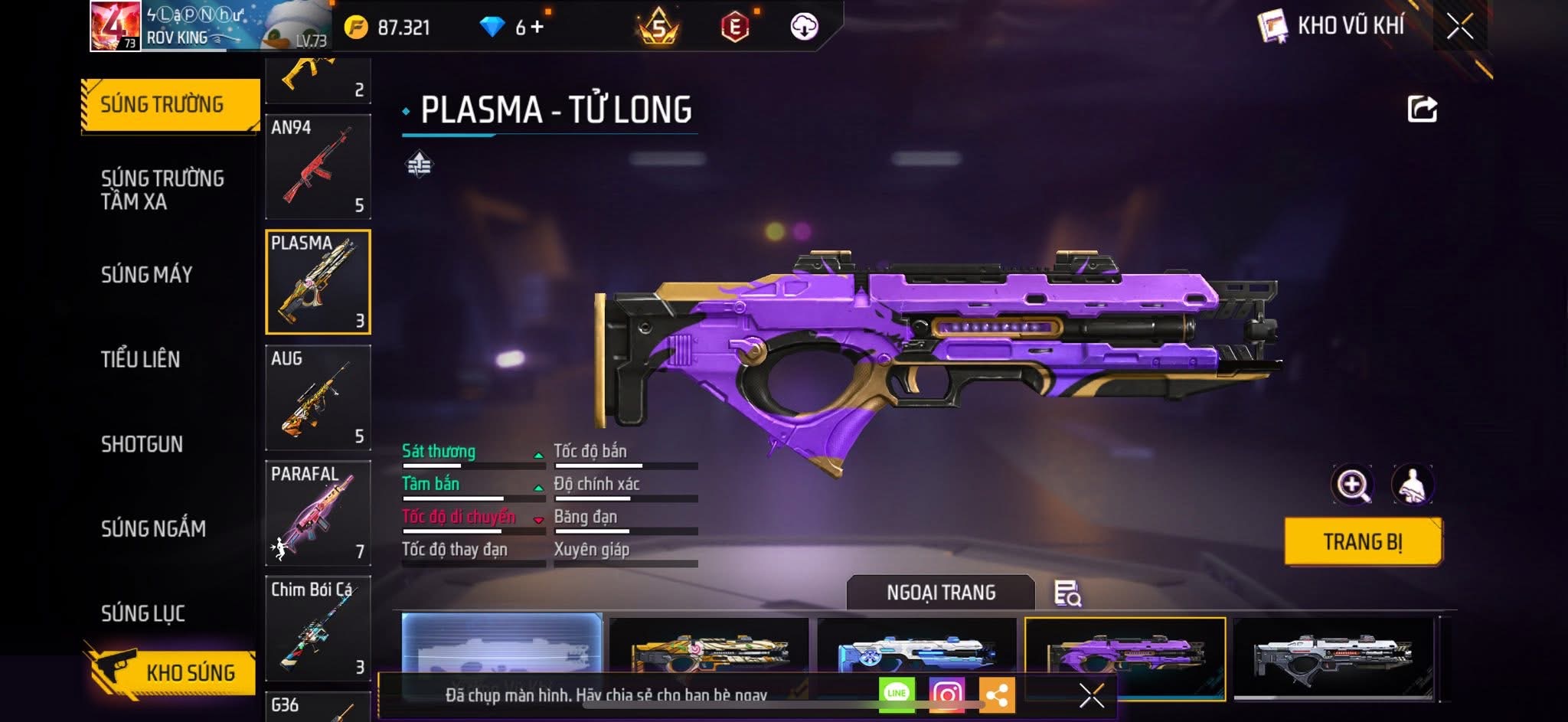1568x722 pixels.
Task: Close the Kho Vũ Khí screen
Action: click(1459, 27)
